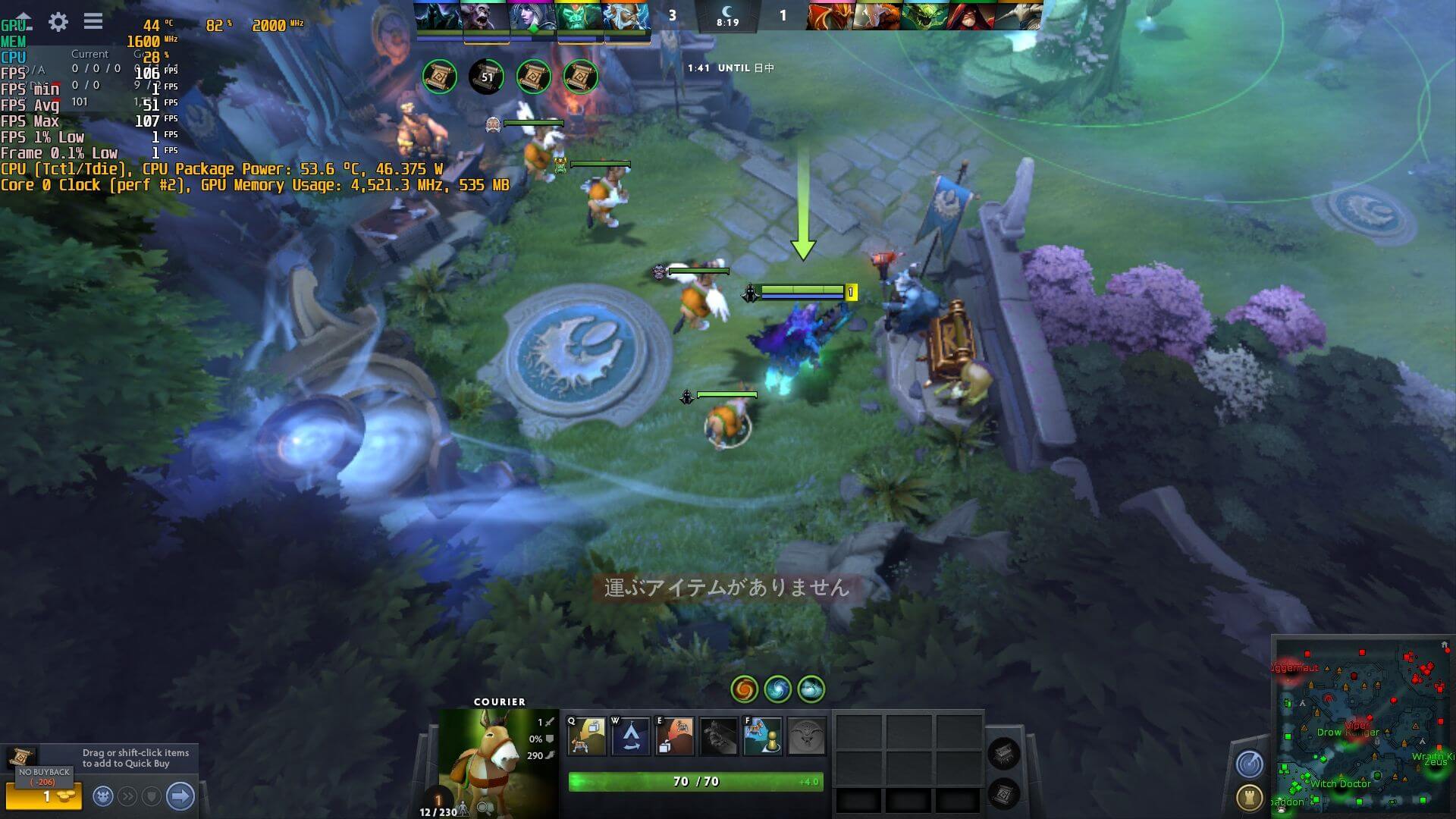This screenshot has height=819, width=1456.
Task: Click the orange swirl buff icon
Action: coord(744,689)
